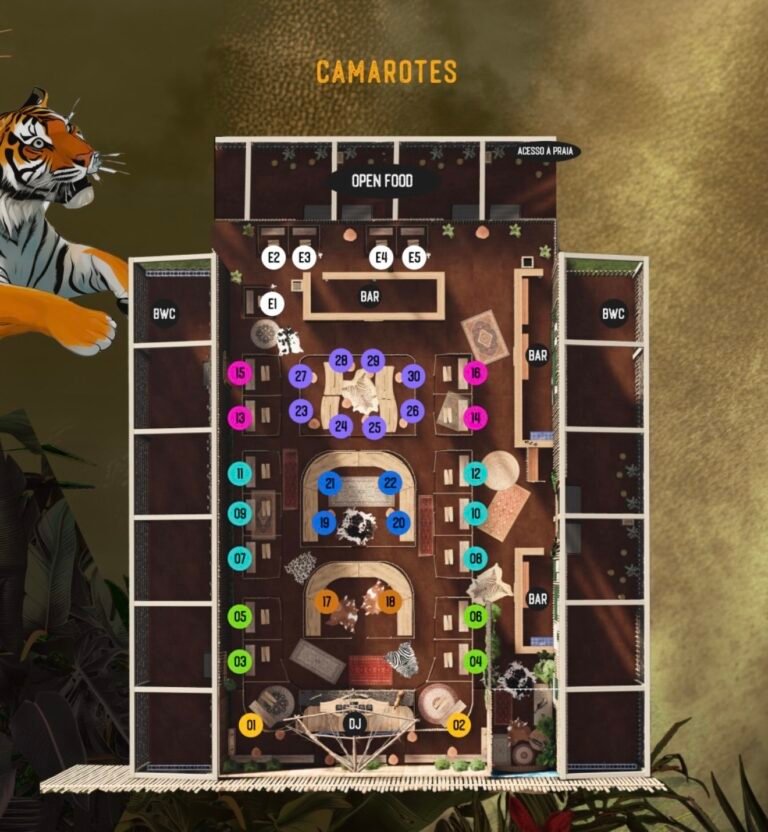768x832 pixels.
Task: Select teal camarote 08
Action: point(476,558)
